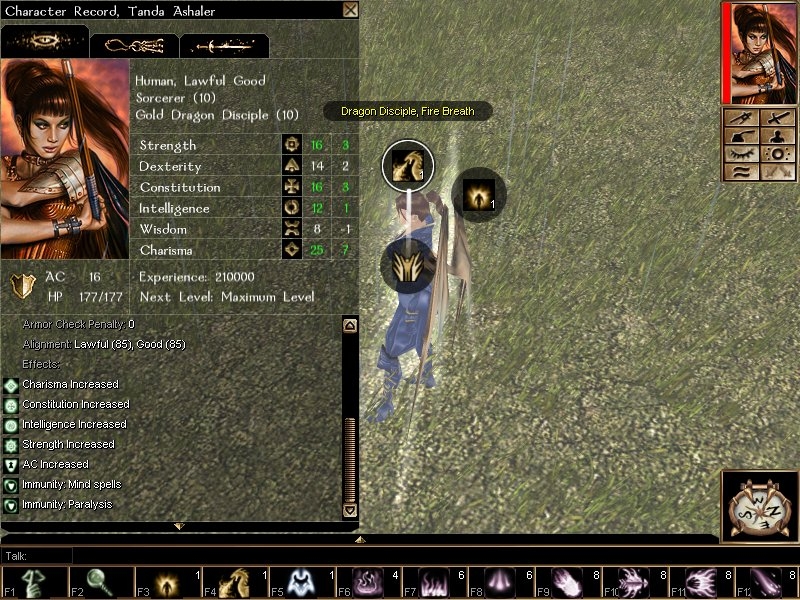
Task: Activate the F4 dragon breath quickslot
Action: click(x=235, y=583)
